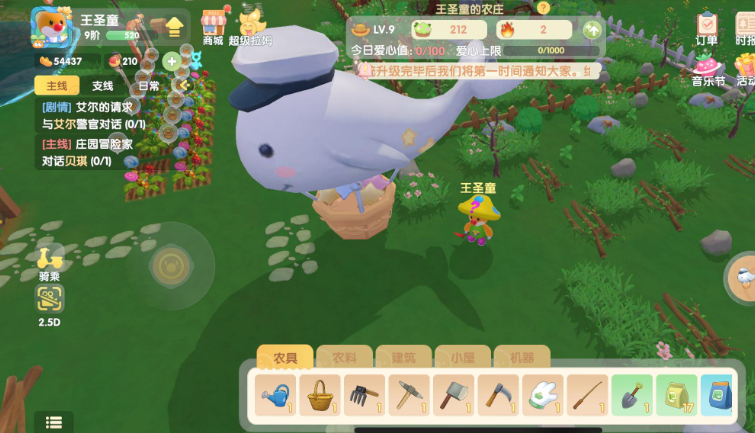Switch to the 支线 quest tab
The image size is (755, 433).
coord(103,87)
